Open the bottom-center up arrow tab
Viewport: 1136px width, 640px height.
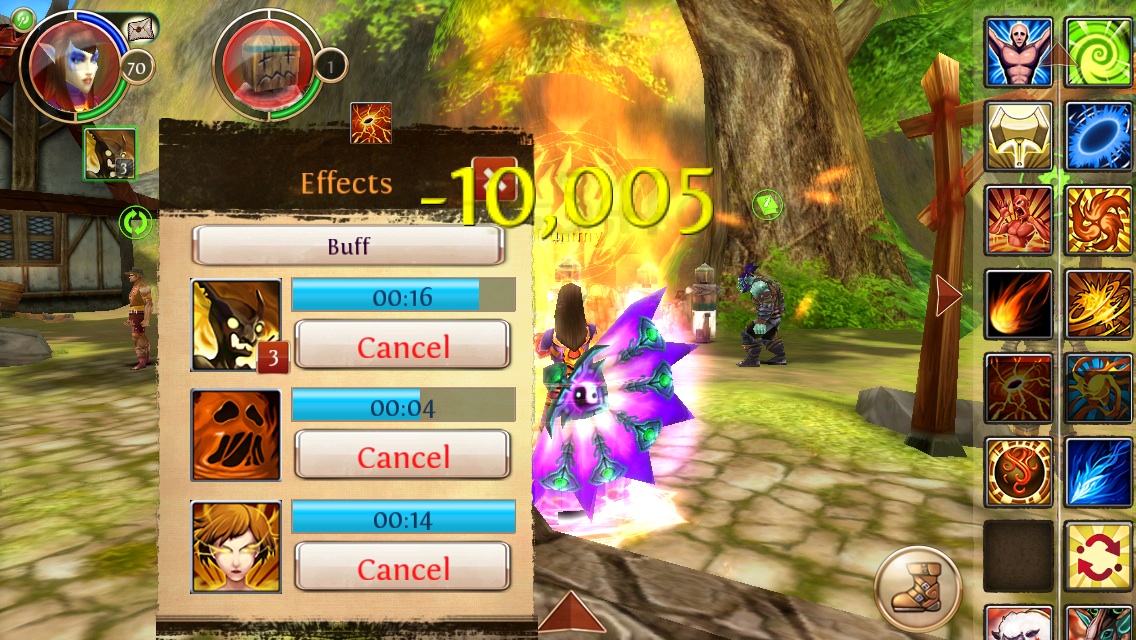tap(571, 614)
